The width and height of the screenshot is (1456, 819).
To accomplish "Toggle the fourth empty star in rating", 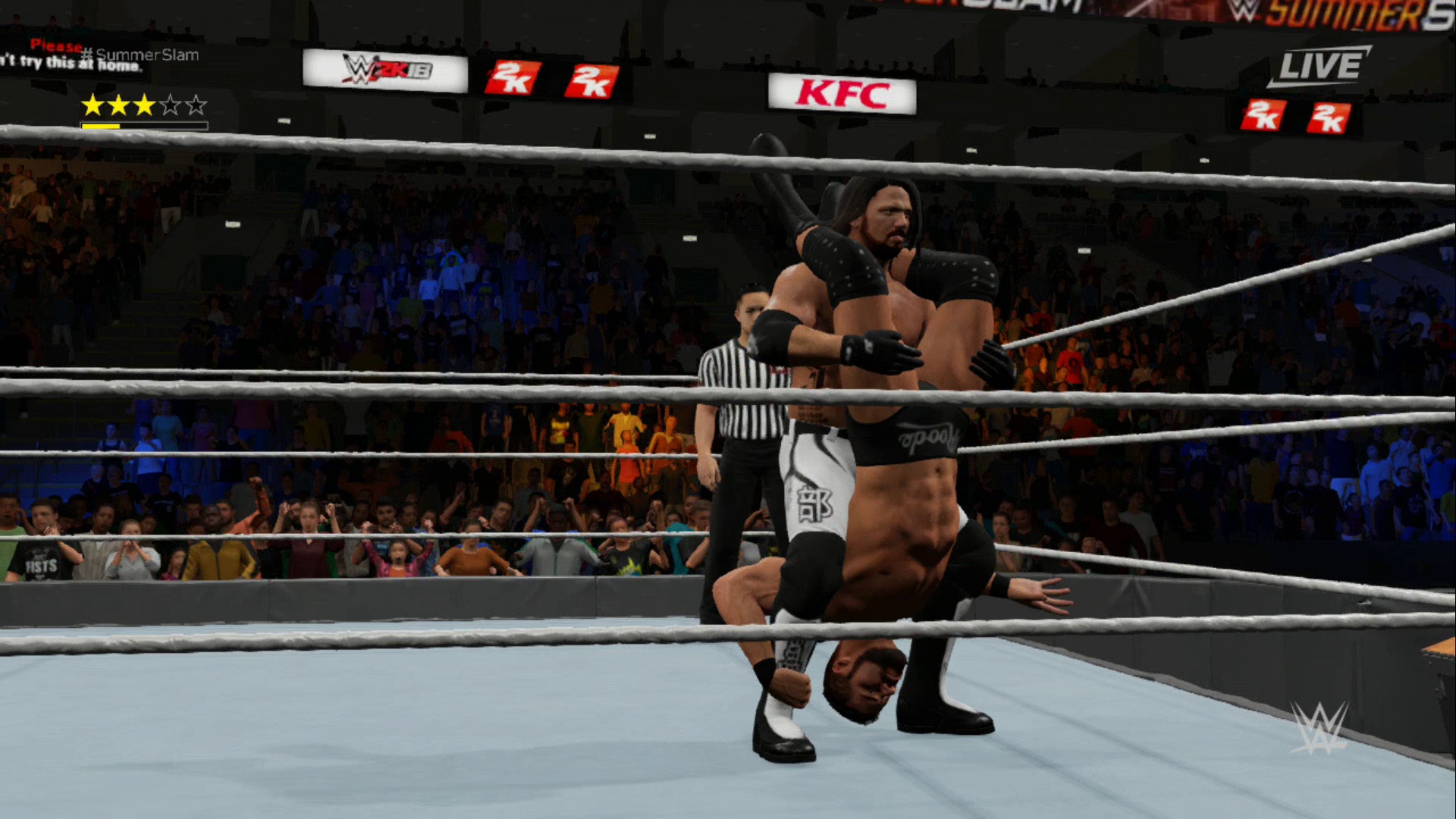I will click(x=168, y=106).
